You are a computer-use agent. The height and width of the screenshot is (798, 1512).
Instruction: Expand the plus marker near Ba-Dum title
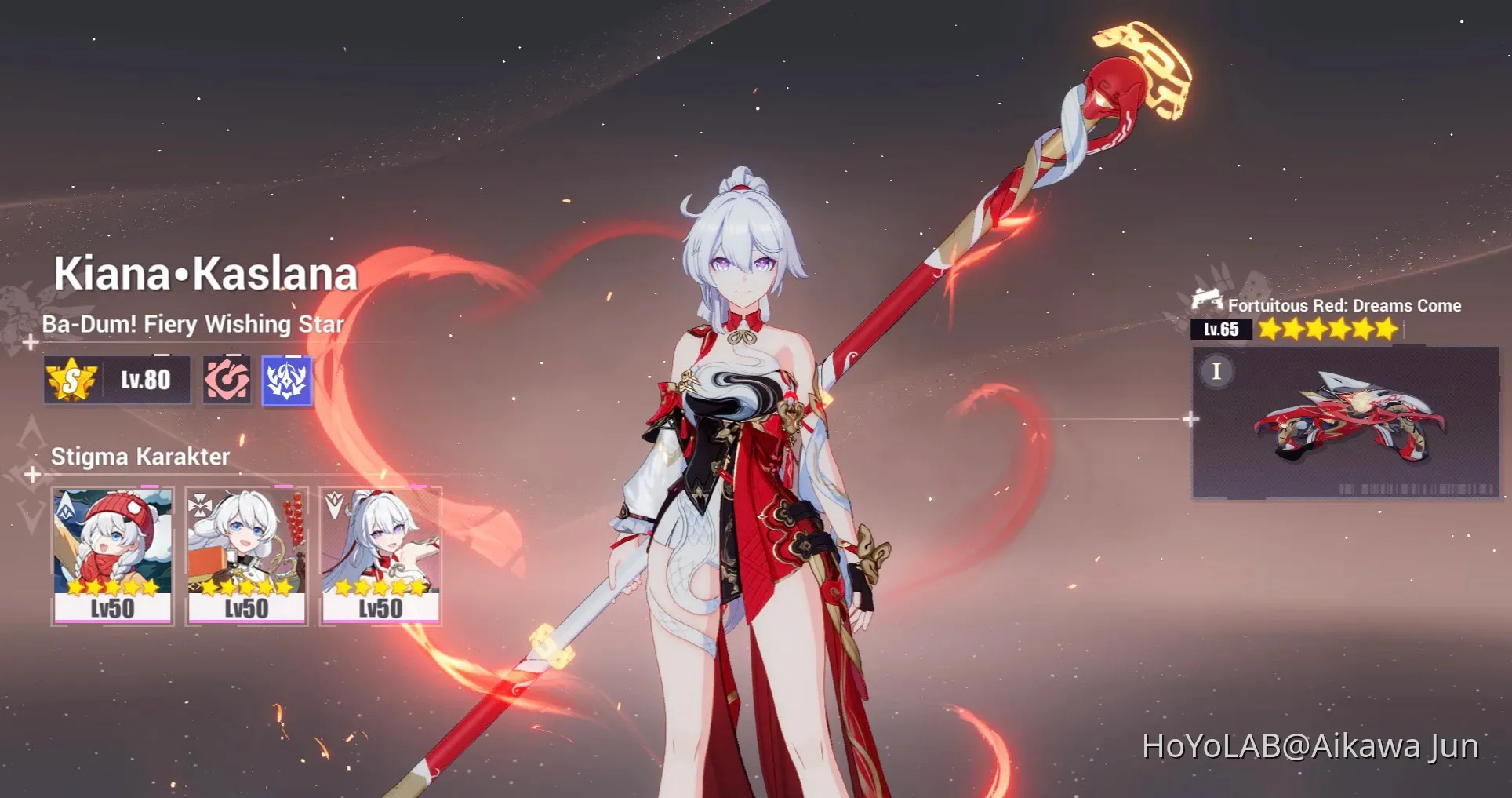[31, 343]
